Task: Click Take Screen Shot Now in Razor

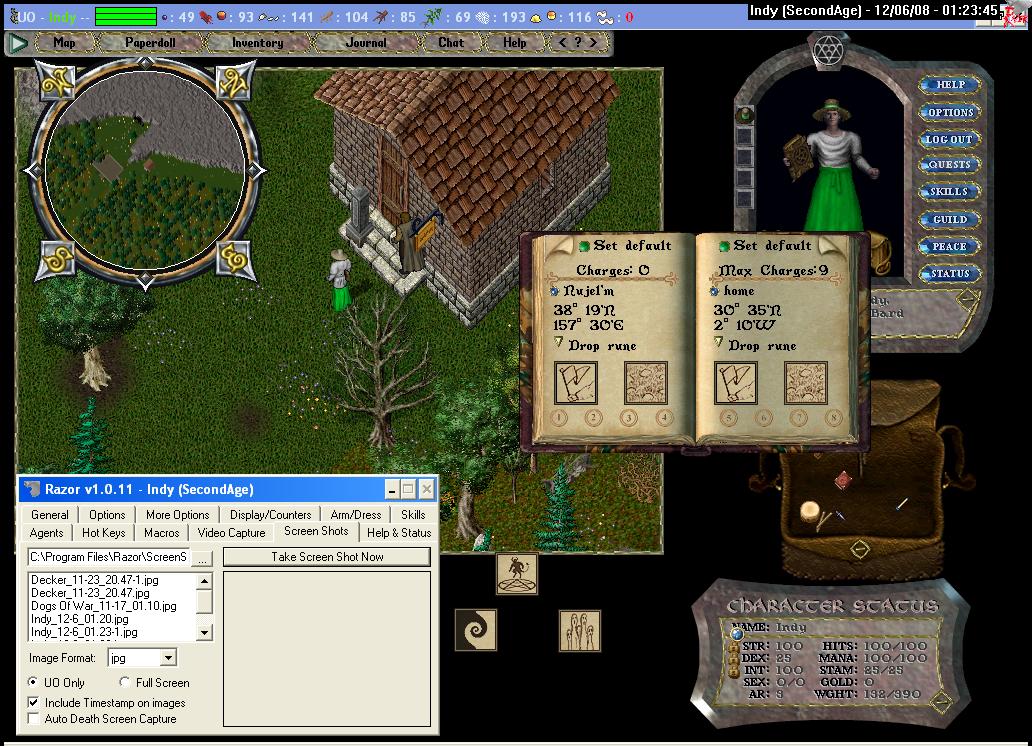Action: [x=327, y=557]
